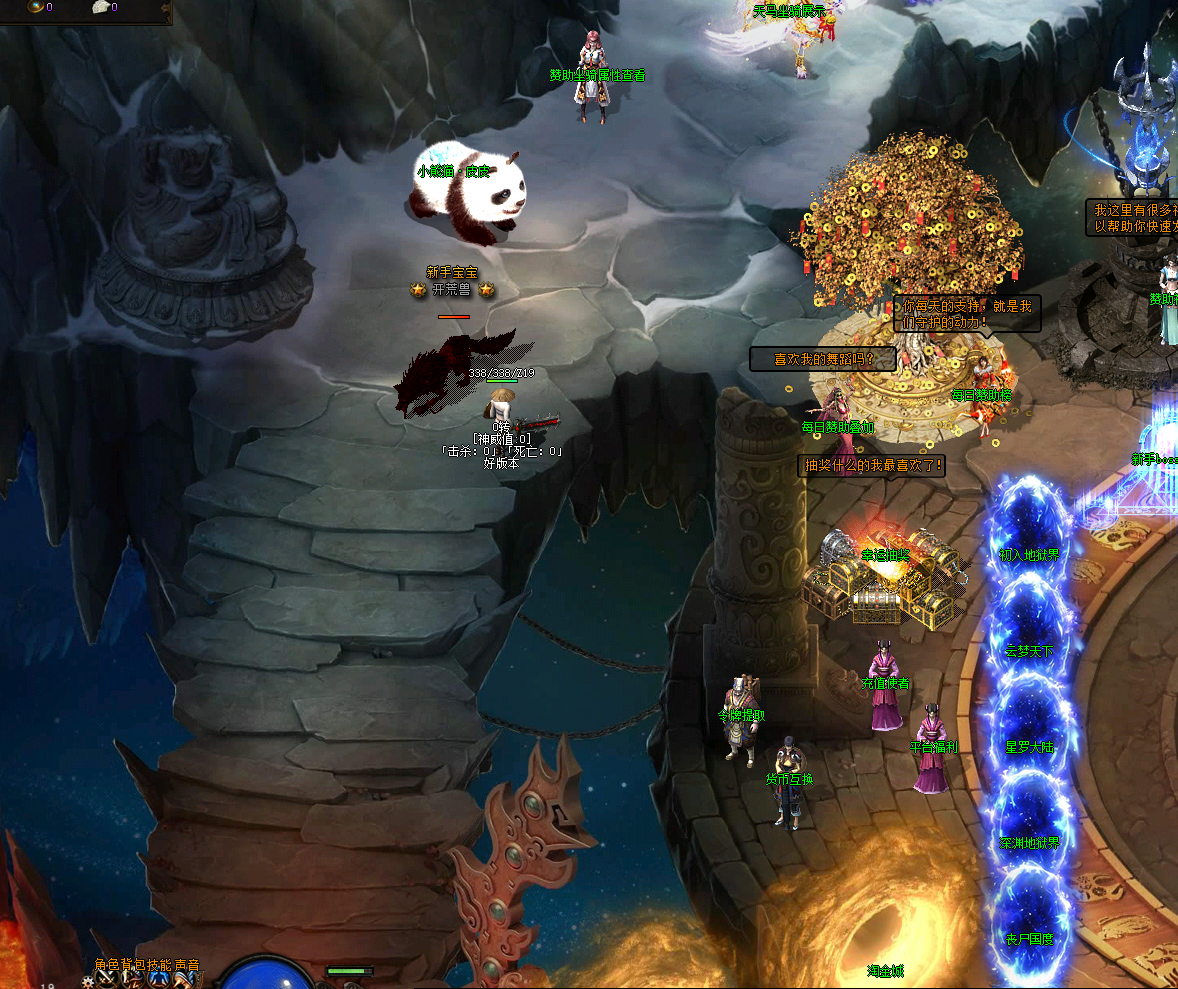The image size is (1178, 989).
Task: Open the 背包 backpack inventory
Action: coord(133,966)
